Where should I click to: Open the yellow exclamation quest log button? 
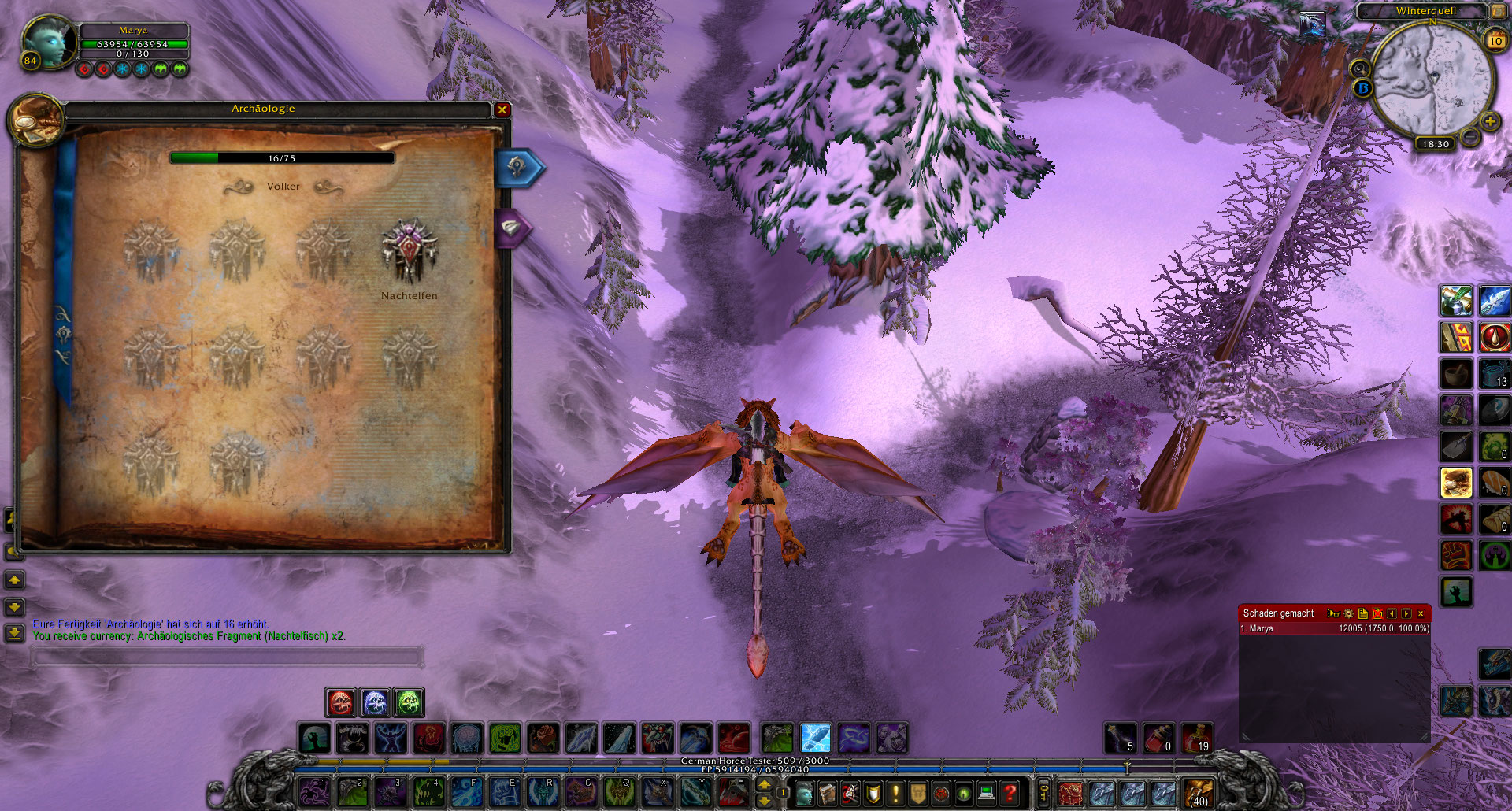[895, 791]
